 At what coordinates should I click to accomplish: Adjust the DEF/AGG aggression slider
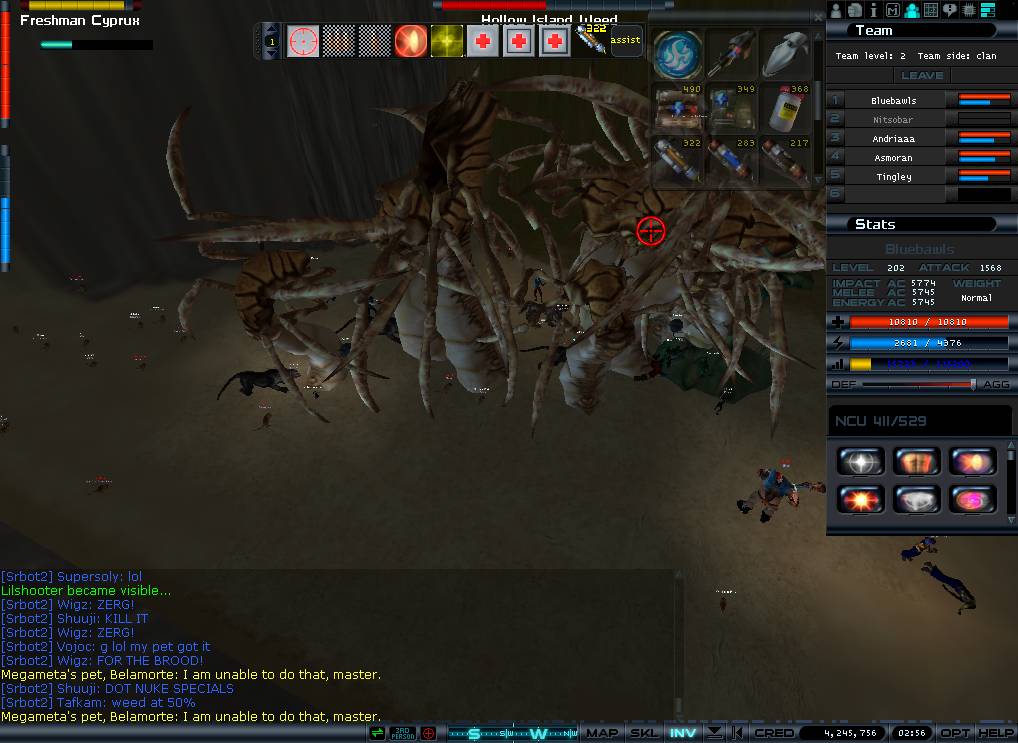pyautogui.click(x=971, y=384)
